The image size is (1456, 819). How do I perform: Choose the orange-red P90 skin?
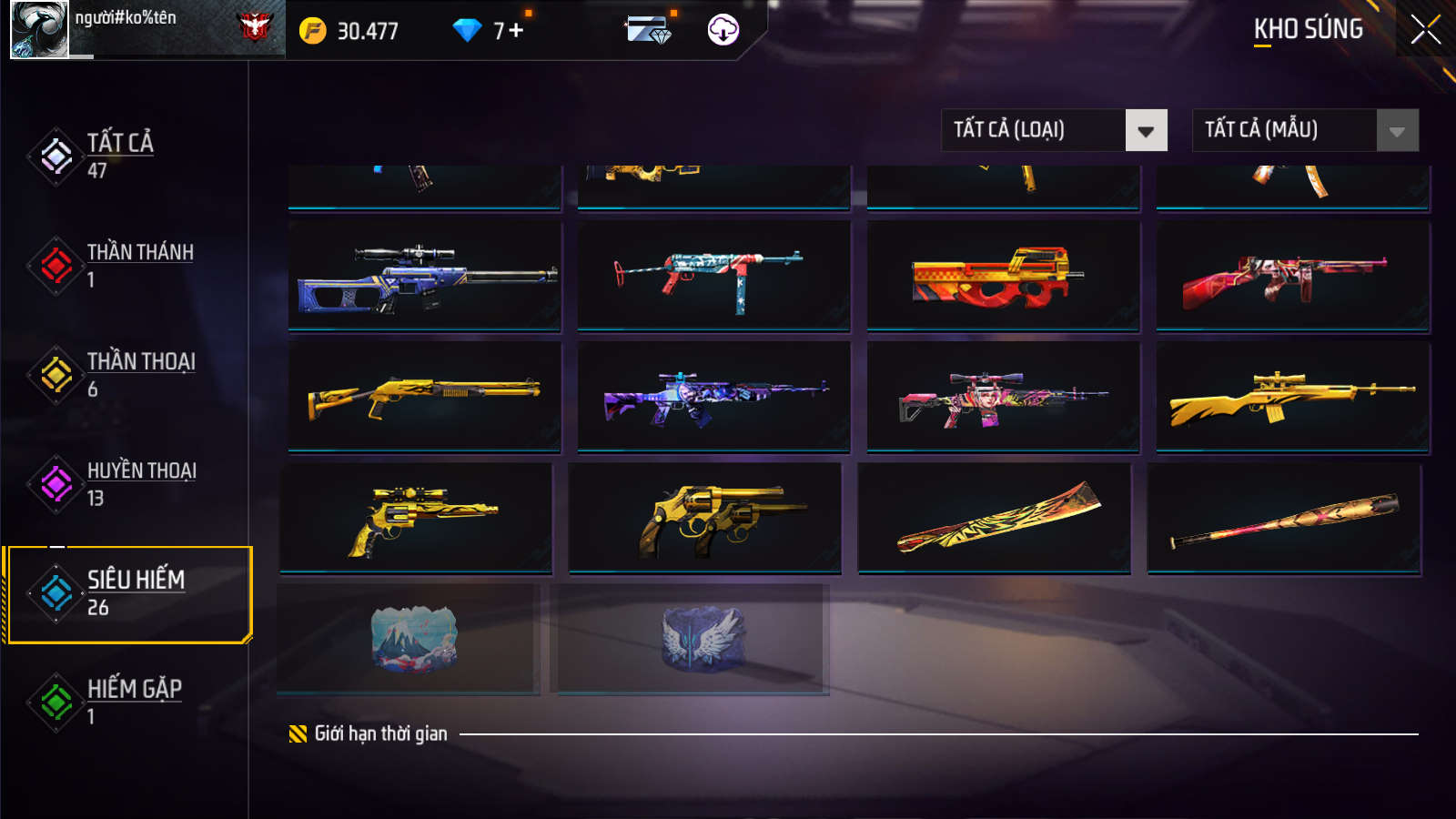pyautogui.click(x=1003, y=276)
